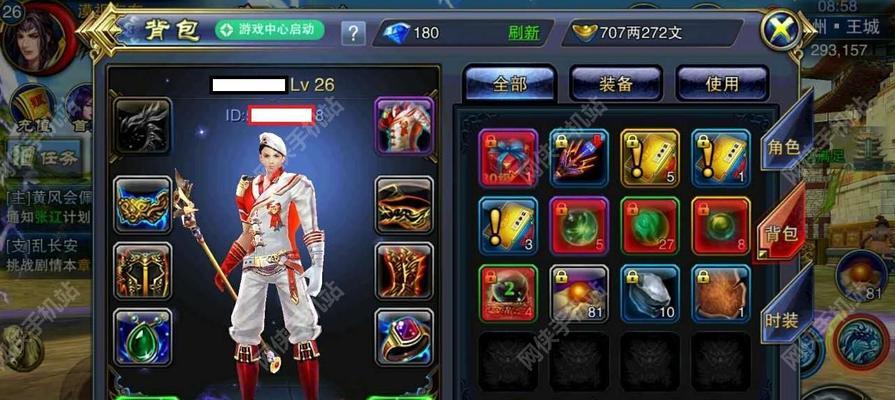The image size is (895, 400).
Task: Select the red gift box item
Action: (x=508, y=157)
